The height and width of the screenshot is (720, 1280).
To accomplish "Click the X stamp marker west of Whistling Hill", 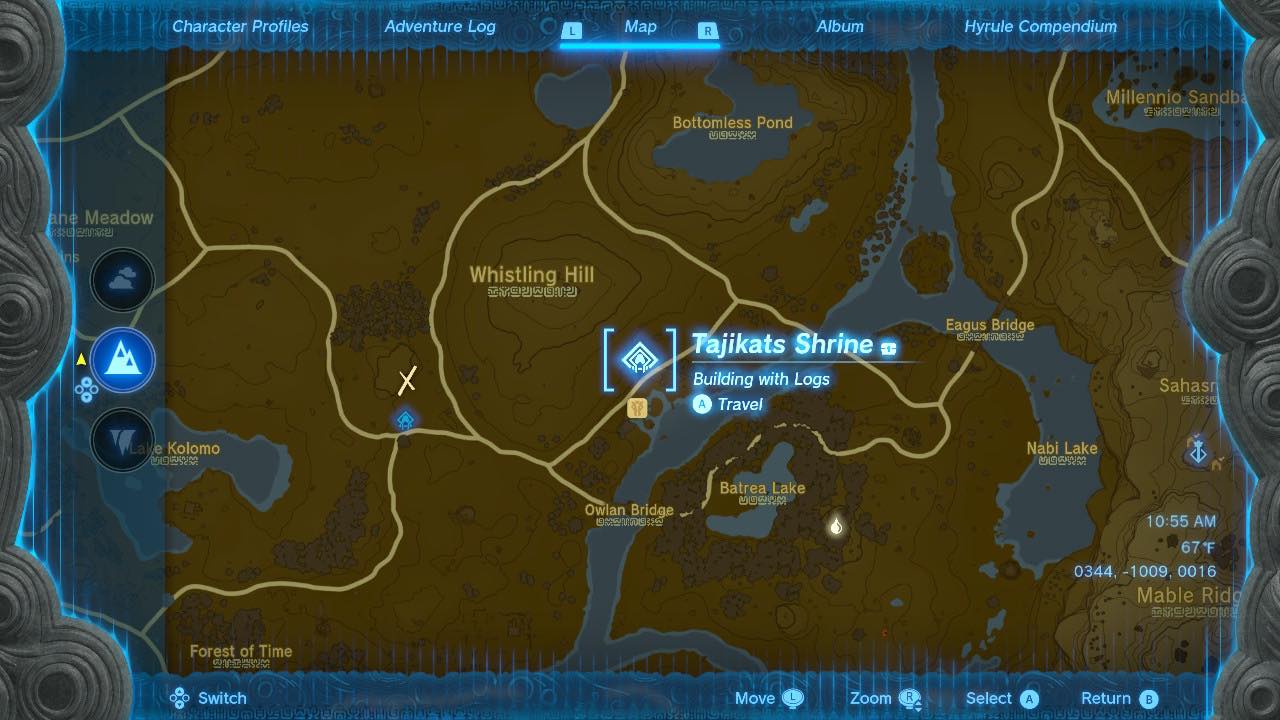I will 406,380.
